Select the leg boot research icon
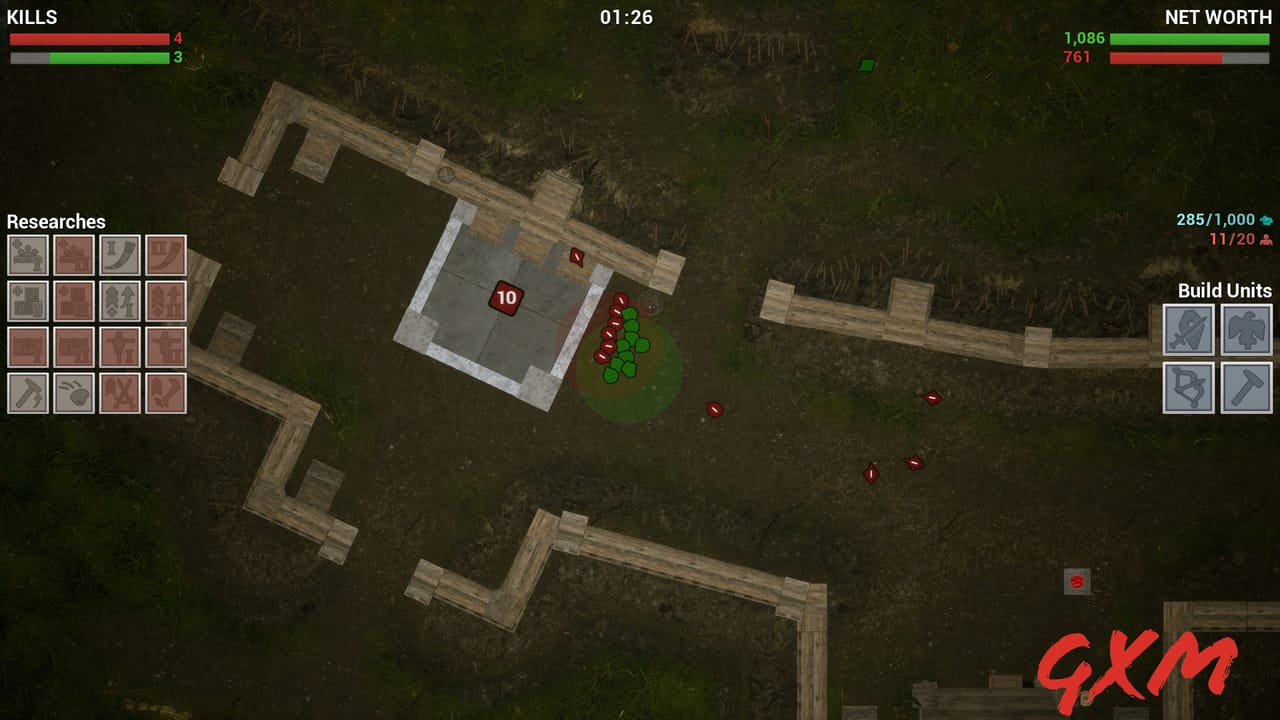Screen dimensions: 1280x720 tap(166, 390)
